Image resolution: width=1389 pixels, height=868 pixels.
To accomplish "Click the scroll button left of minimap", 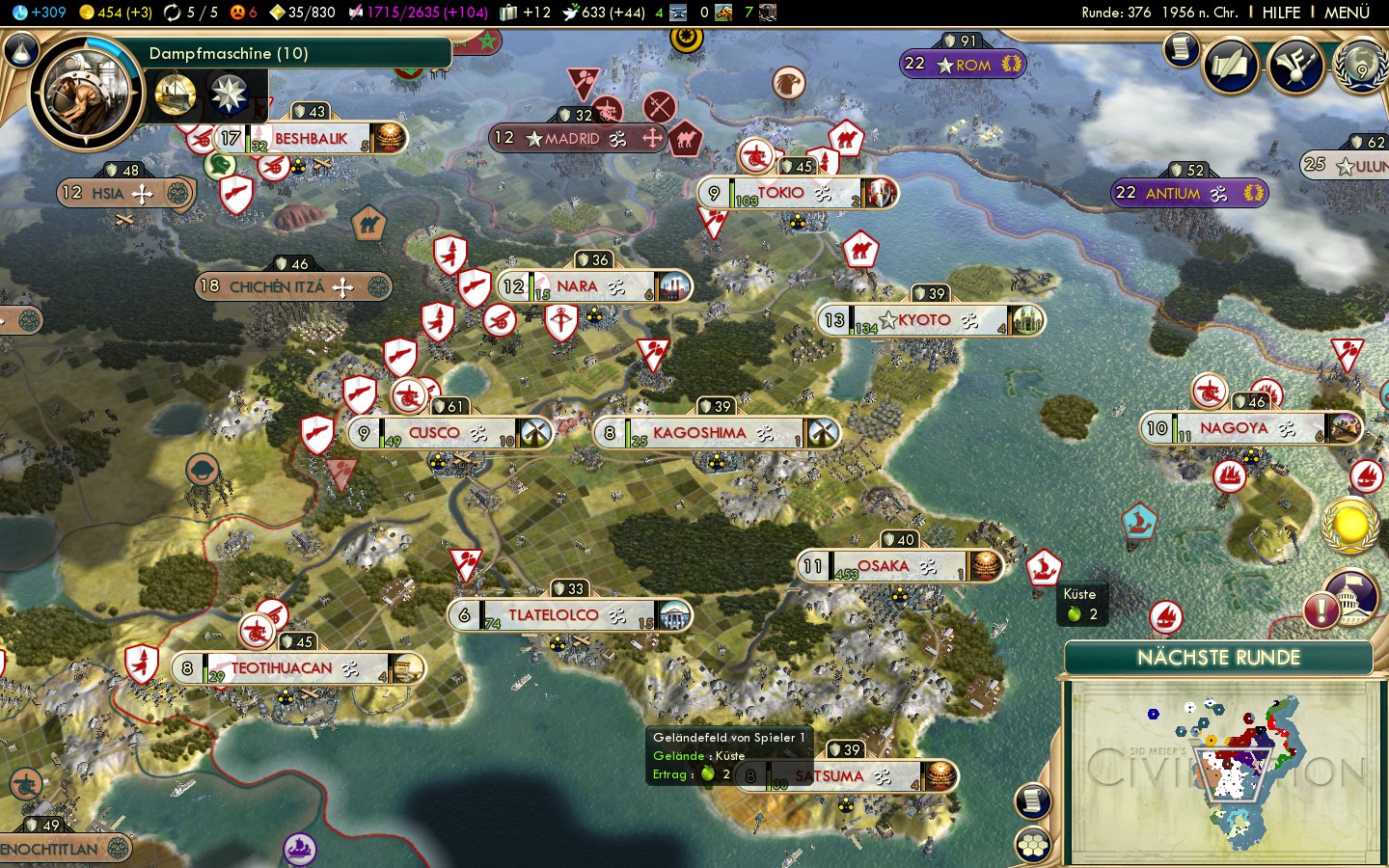I will click(1033, 800).
